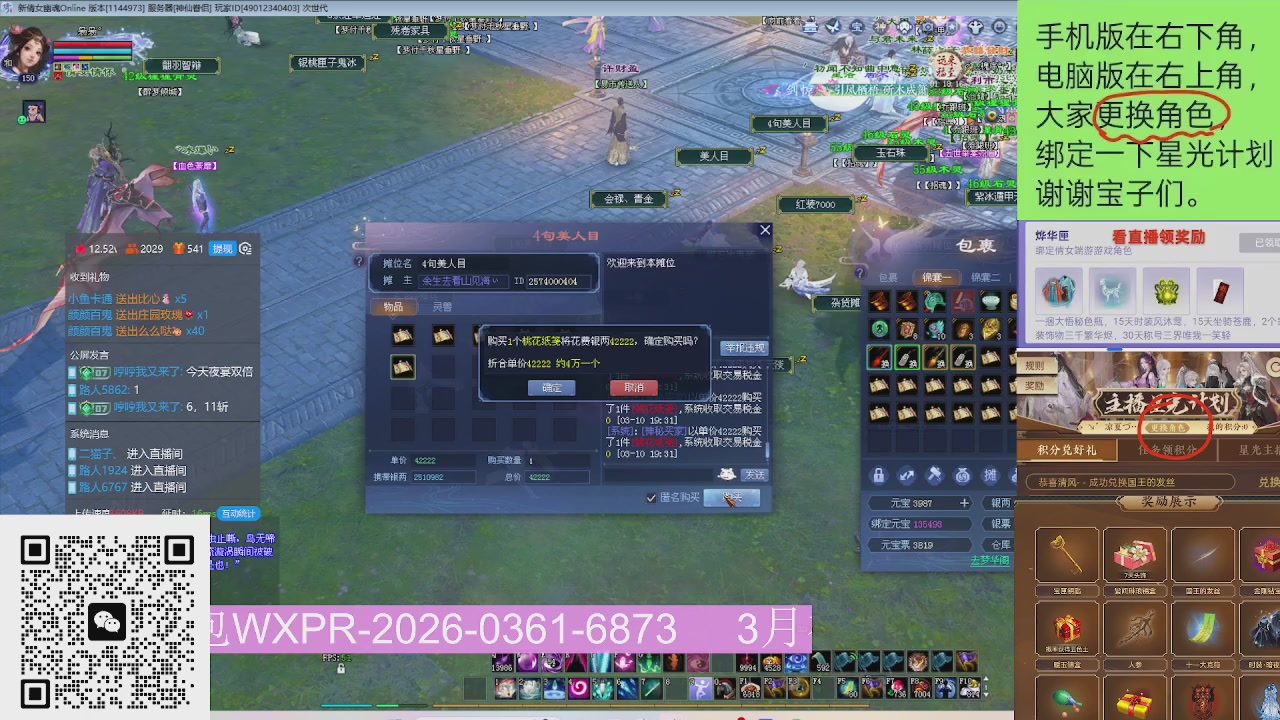
Task: Click the up arrow beside the skill hotbar
Action: click(986, 679)
